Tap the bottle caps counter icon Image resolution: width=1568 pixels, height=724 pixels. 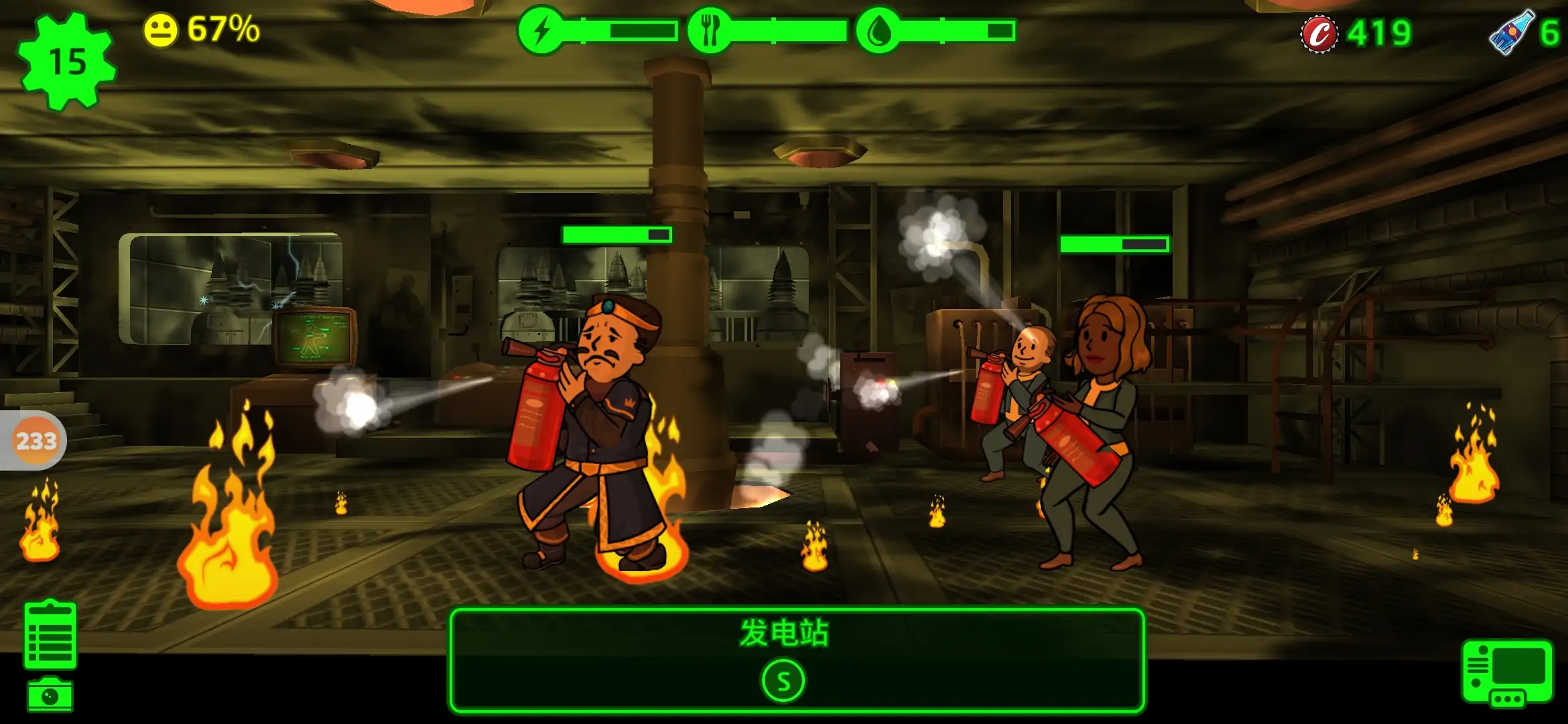(x=1319, y=33)
